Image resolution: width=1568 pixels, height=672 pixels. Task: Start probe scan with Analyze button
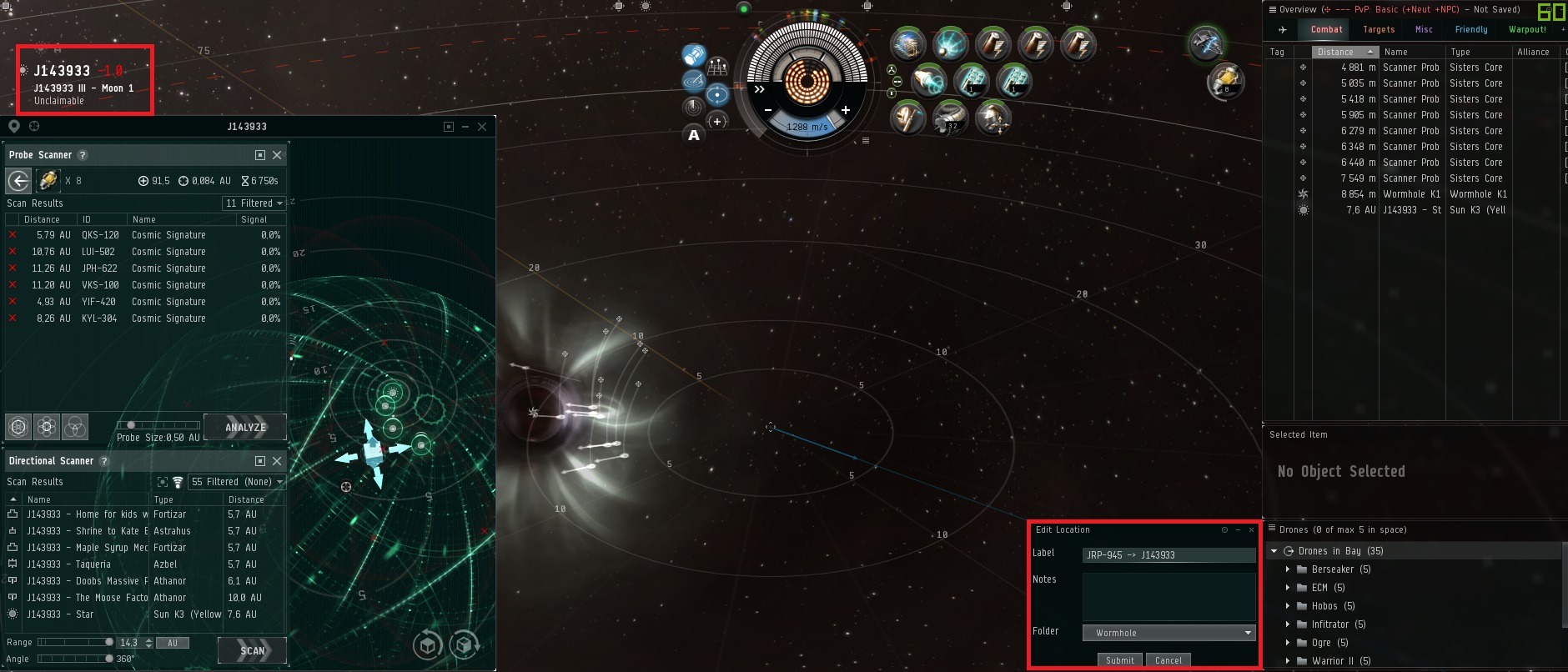point(245,427)
